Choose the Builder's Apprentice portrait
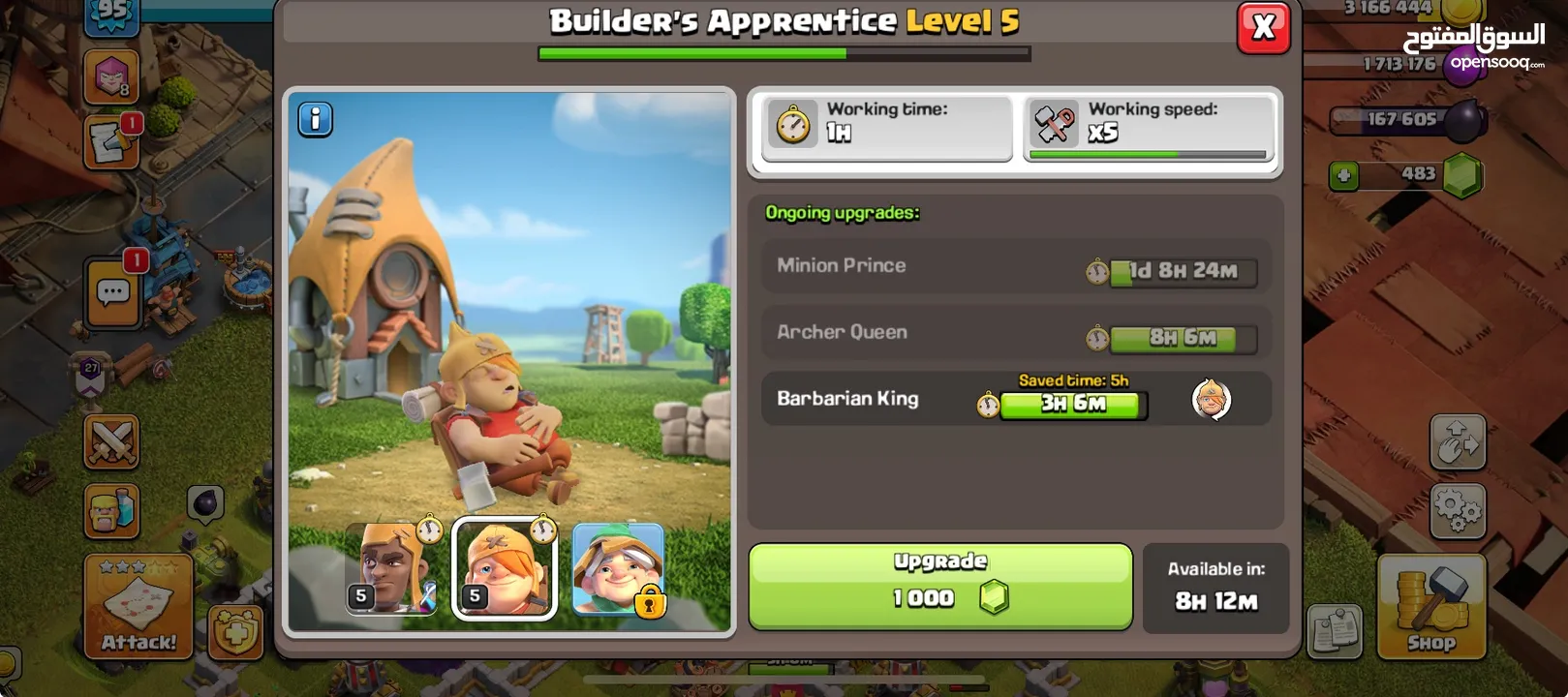Viewport: 1568px width, 697px height. click(x=505, y=568)
